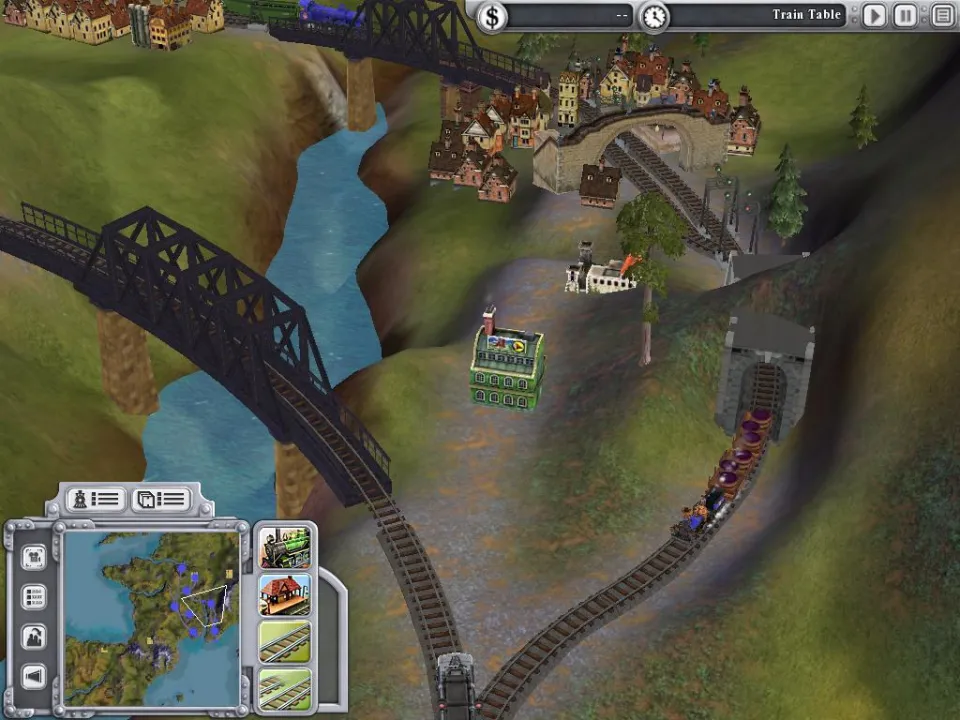Choose the build station button
This screenshot has height=720, width=960.
[285, 595]
